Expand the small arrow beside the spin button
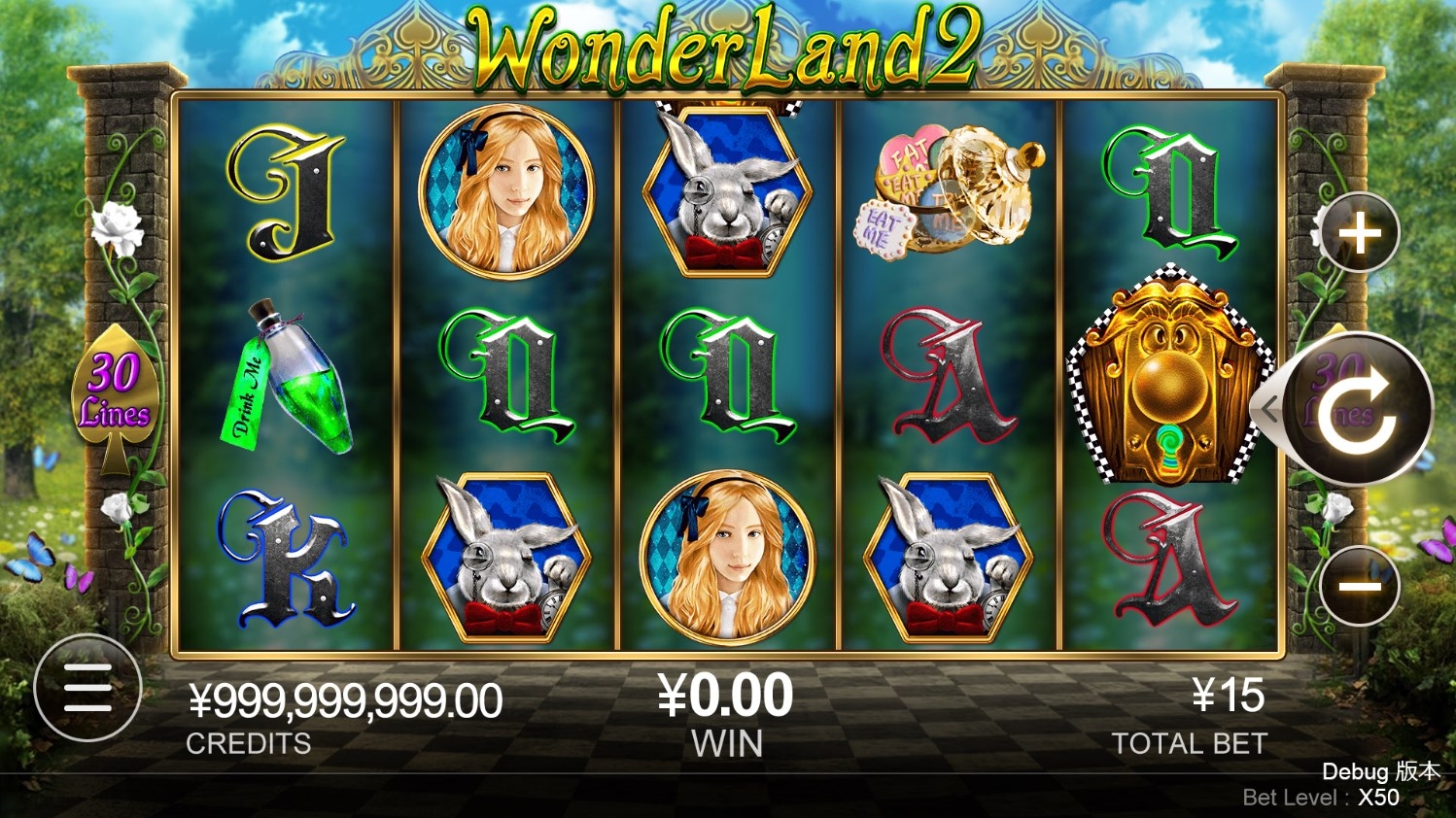Viewport: 1456px width, 818px height. 1269,409
